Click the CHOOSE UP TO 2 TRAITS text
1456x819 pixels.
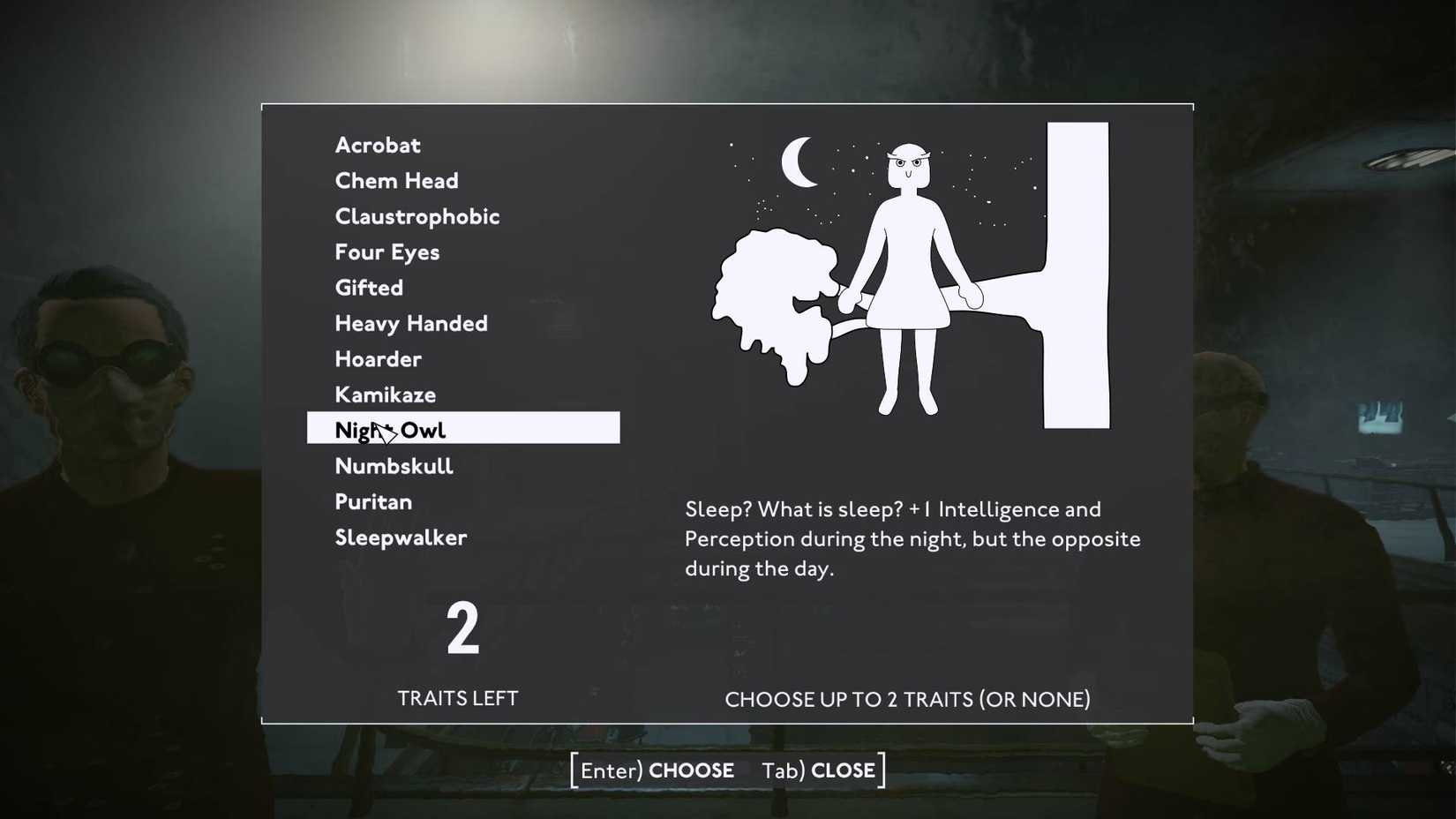[x=908, y=699]
